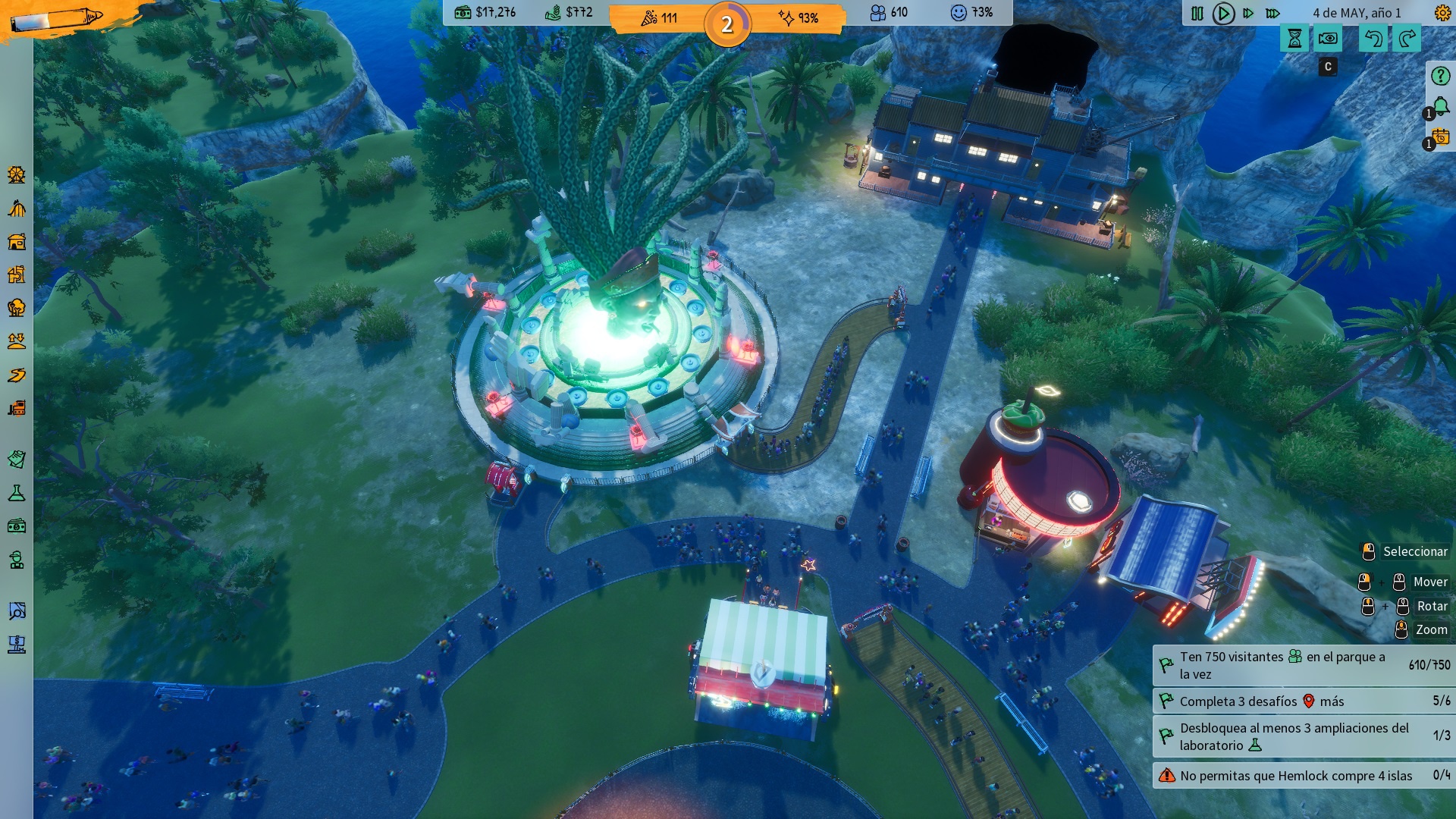This screenshot has height=819, width=1456.
Task: Open the staff management menu
Action: pyautogui.click(x=17, y=560)
